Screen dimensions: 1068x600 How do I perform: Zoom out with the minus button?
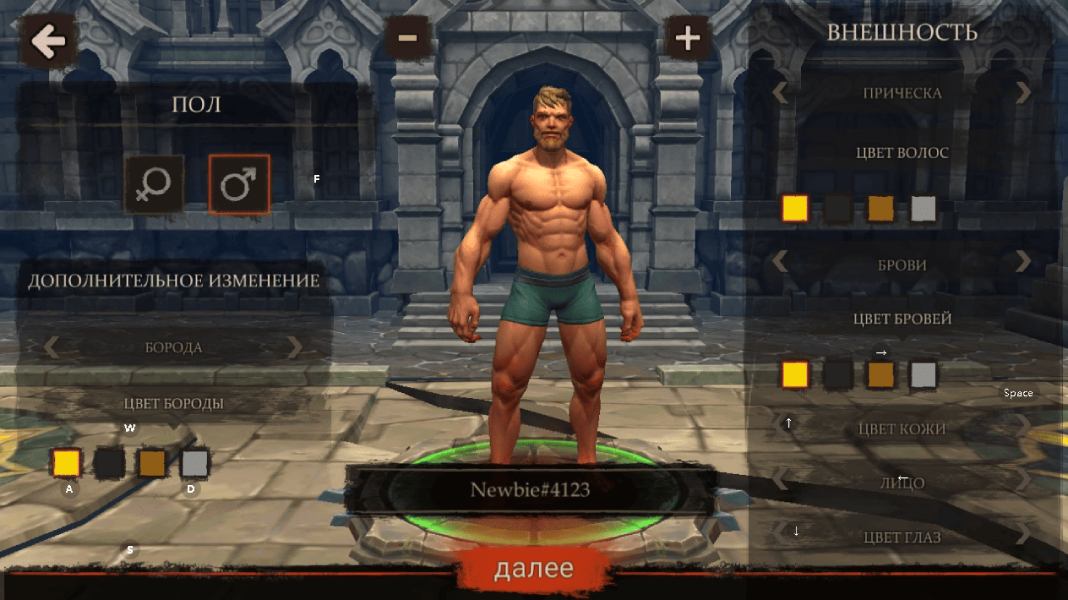tap(407, 39)
